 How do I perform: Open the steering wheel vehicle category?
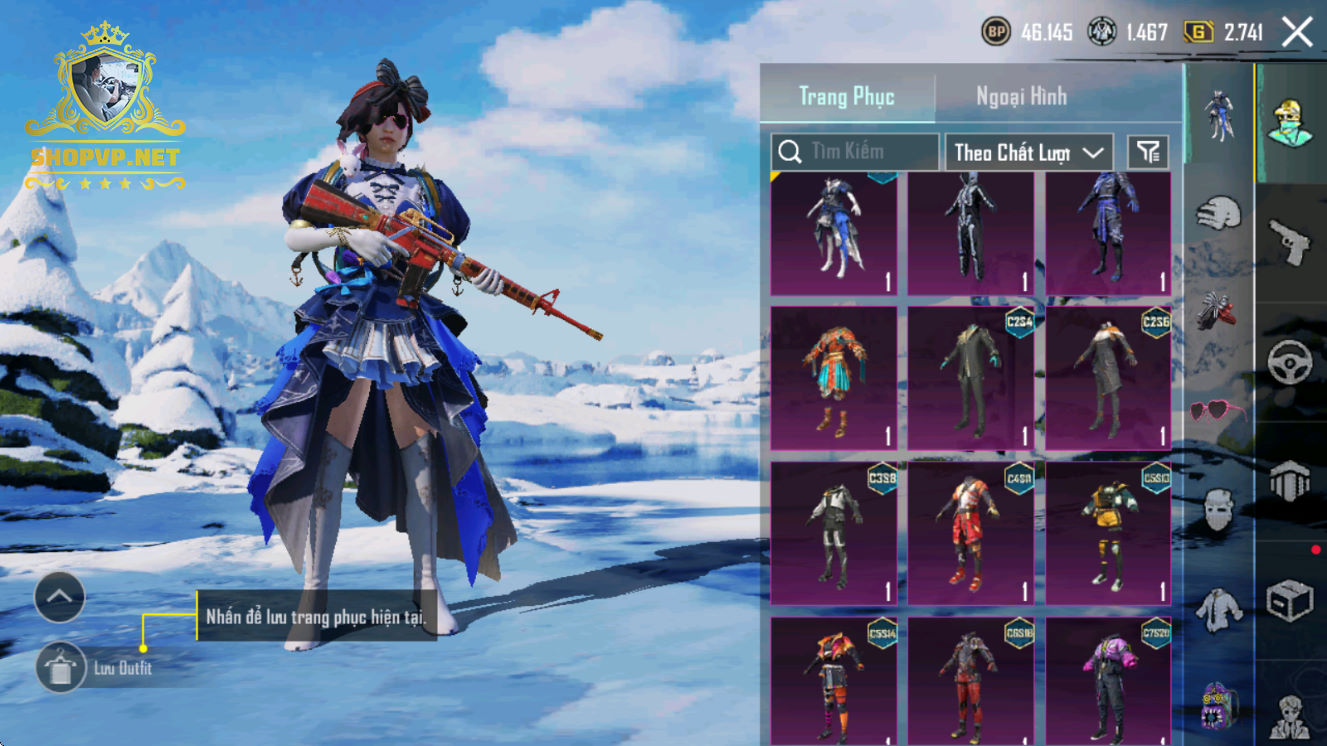tap(1290, 360)
